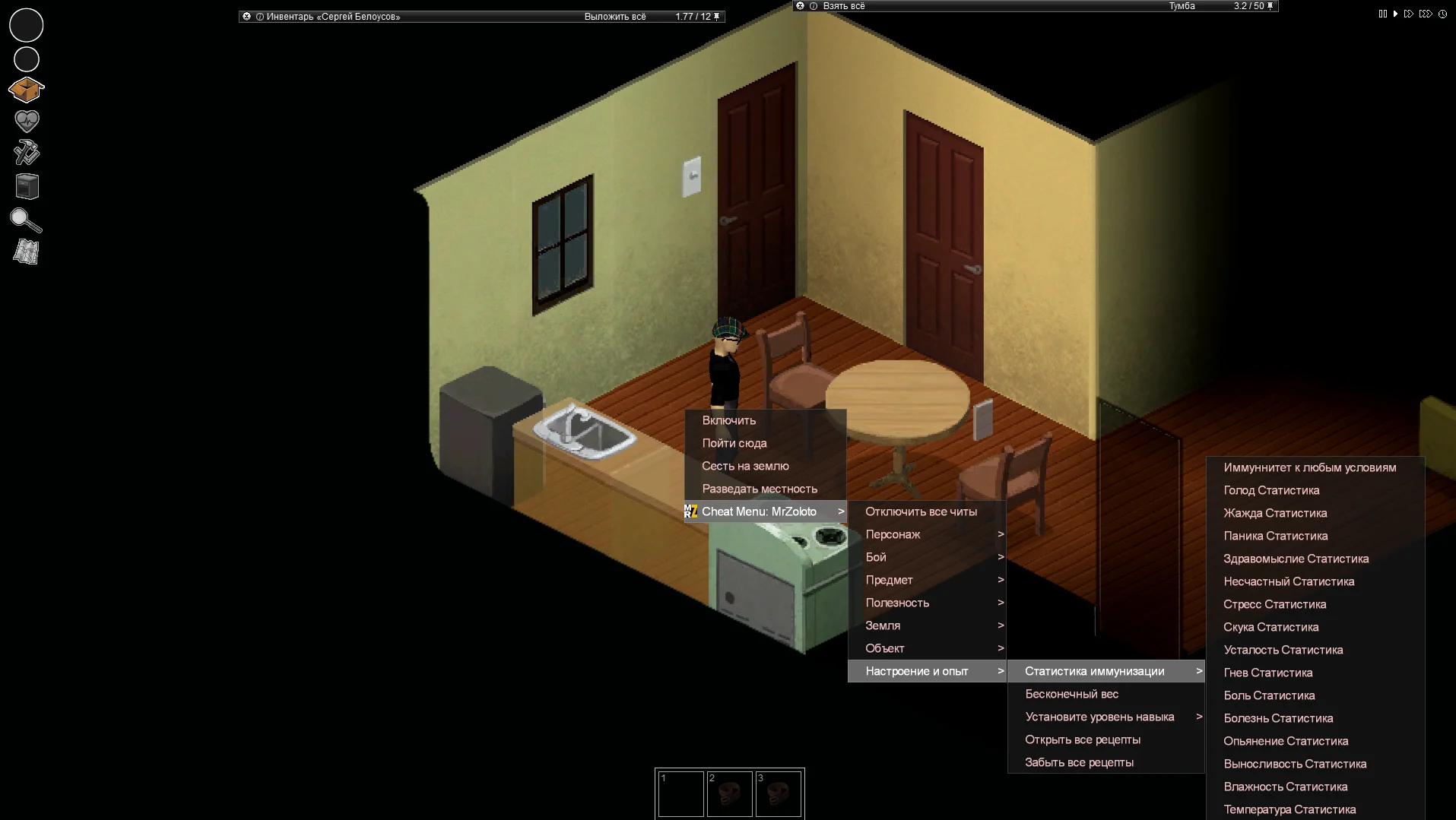Open the inventory box panel icon

[25, 89]
